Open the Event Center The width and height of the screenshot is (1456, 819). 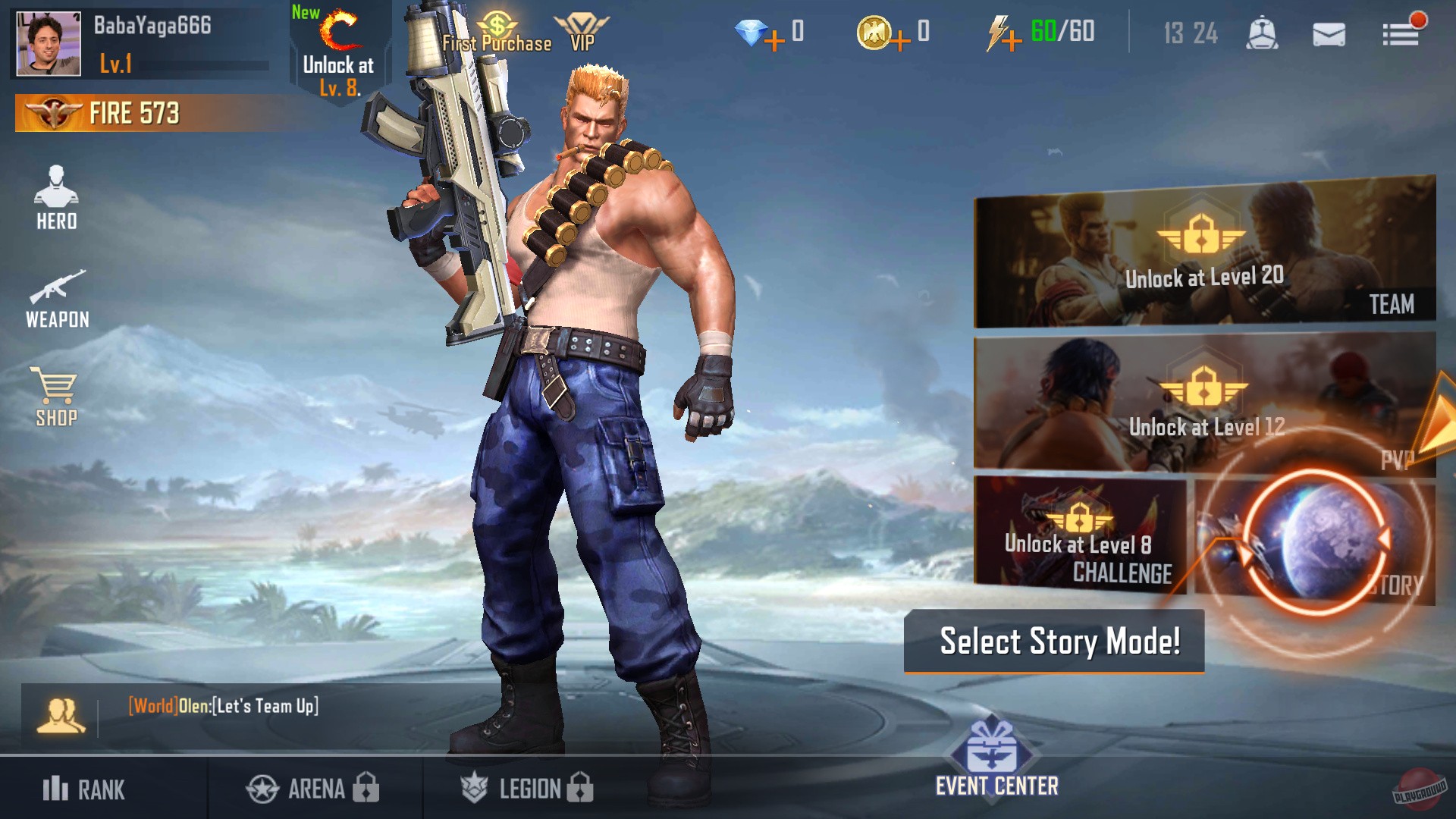994,758
